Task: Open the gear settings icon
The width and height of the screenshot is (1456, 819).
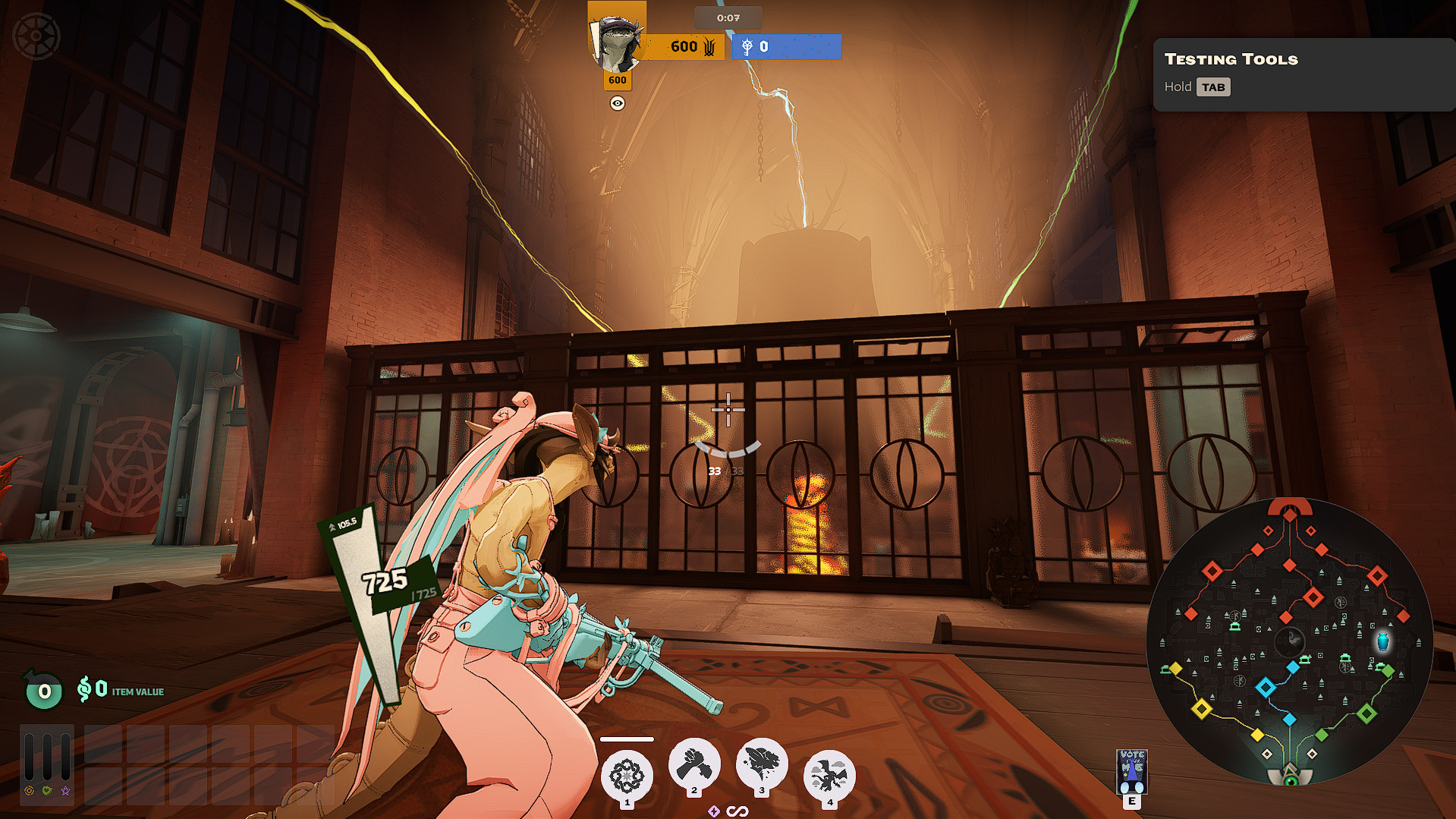Action: 36,36
